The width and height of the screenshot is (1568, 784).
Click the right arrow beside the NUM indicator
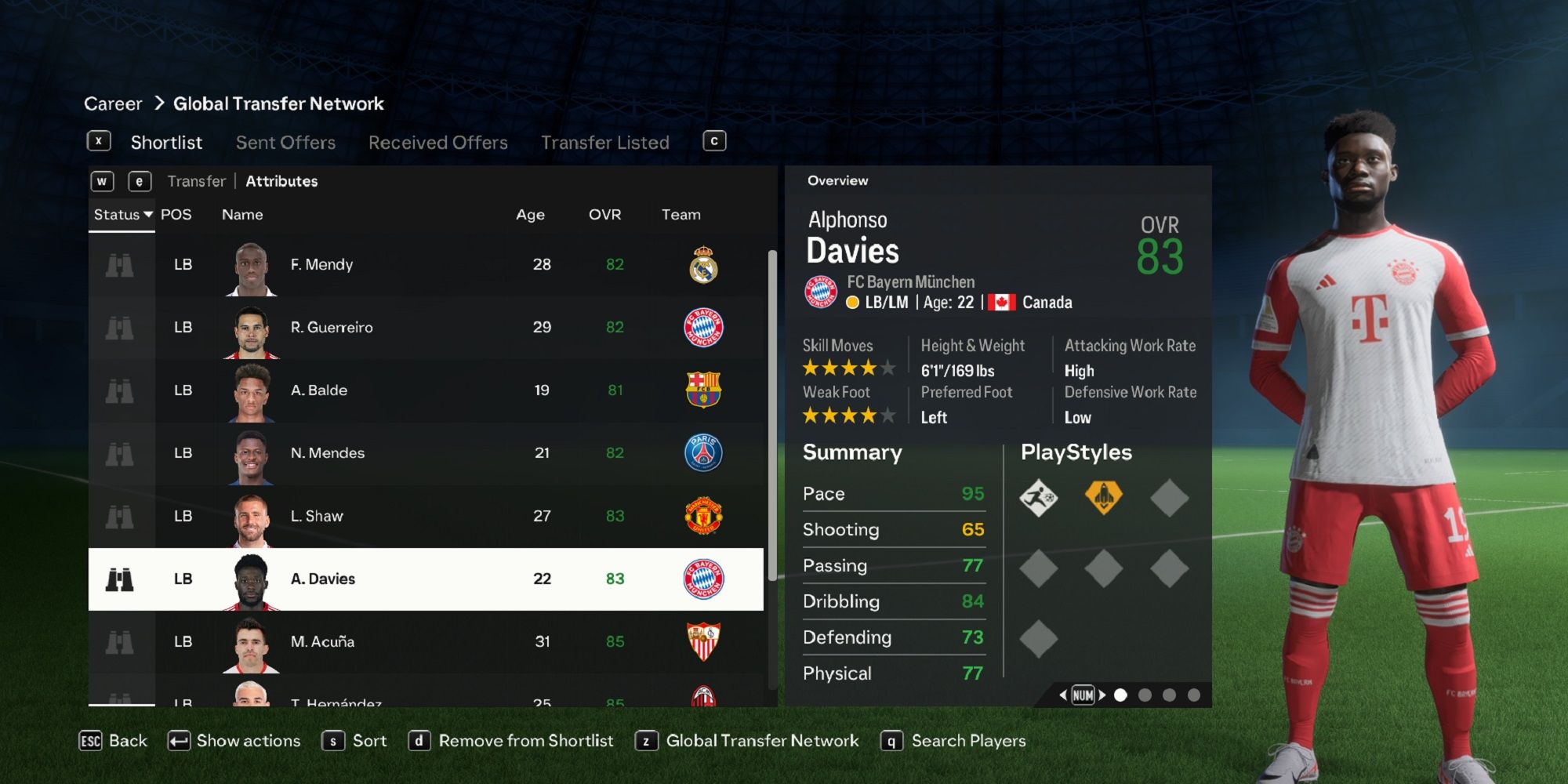pos(1102,694)
